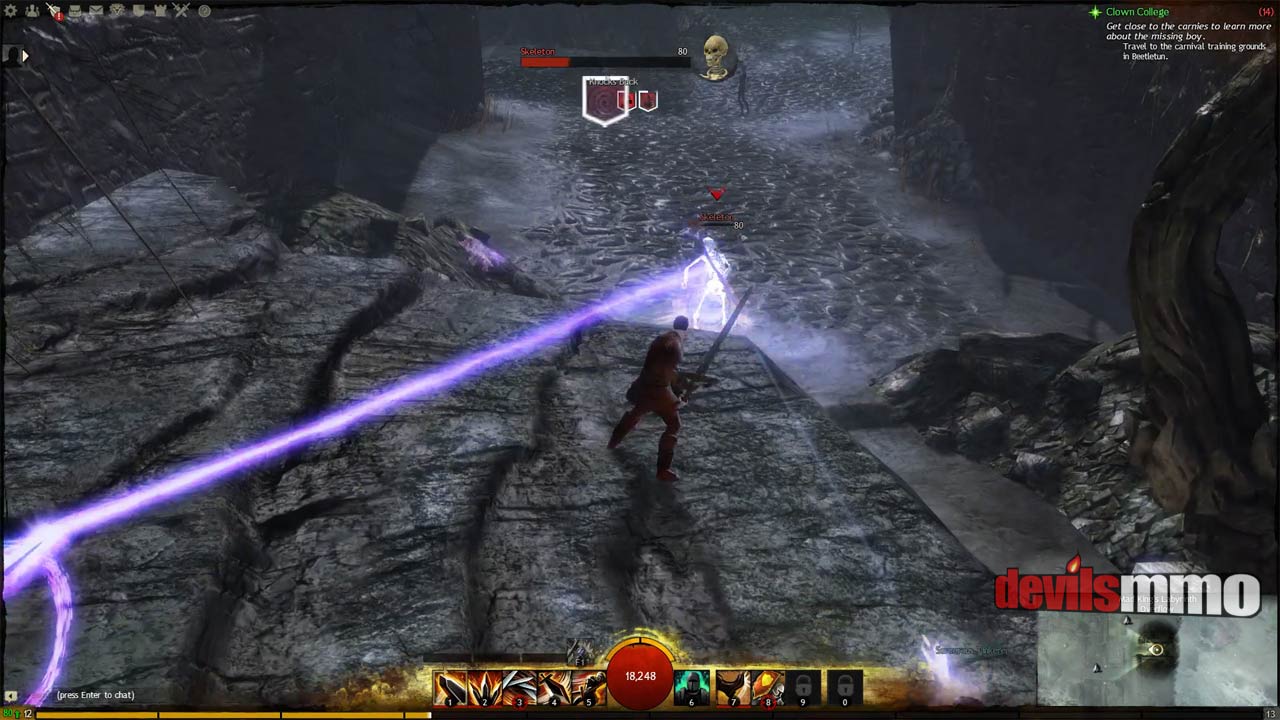Click the question mark help icon

204,11
